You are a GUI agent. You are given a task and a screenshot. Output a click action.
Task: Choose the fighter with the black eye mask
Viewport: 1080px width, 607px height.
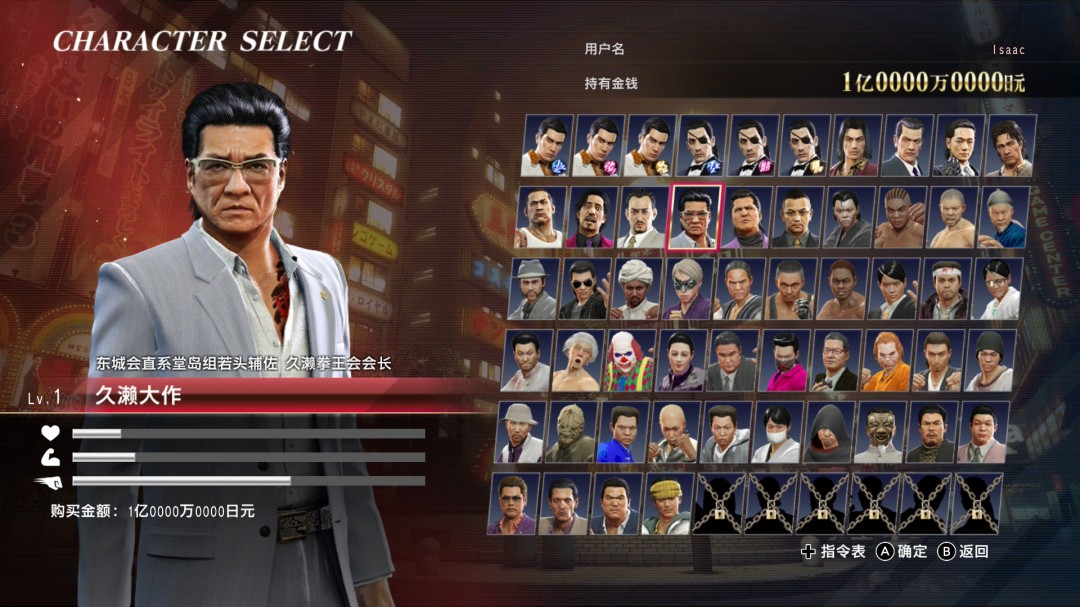pyautogui.click(x=687, y=289)
